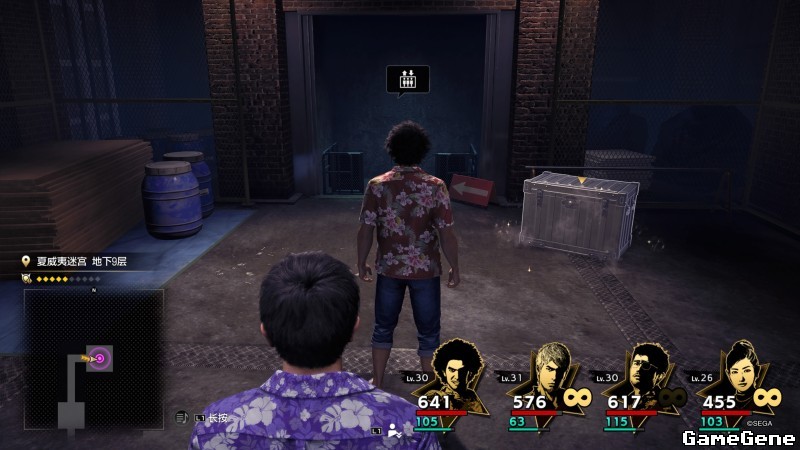This screenshot has height=450, width=800.
Task: Choose the level 31 party member portrait
Action: [550, 377]
